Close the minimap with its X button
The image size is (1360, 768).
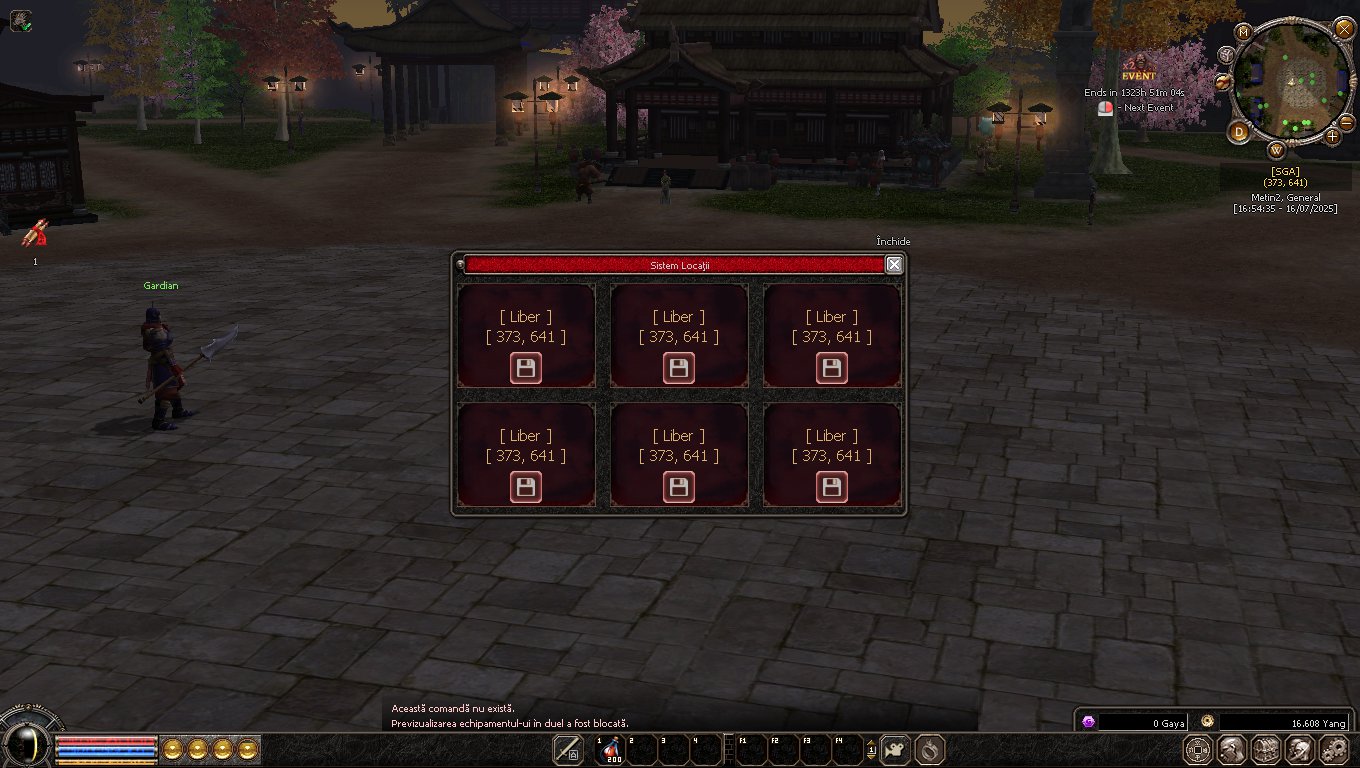pyautogui.click(x=1343, y=28)
